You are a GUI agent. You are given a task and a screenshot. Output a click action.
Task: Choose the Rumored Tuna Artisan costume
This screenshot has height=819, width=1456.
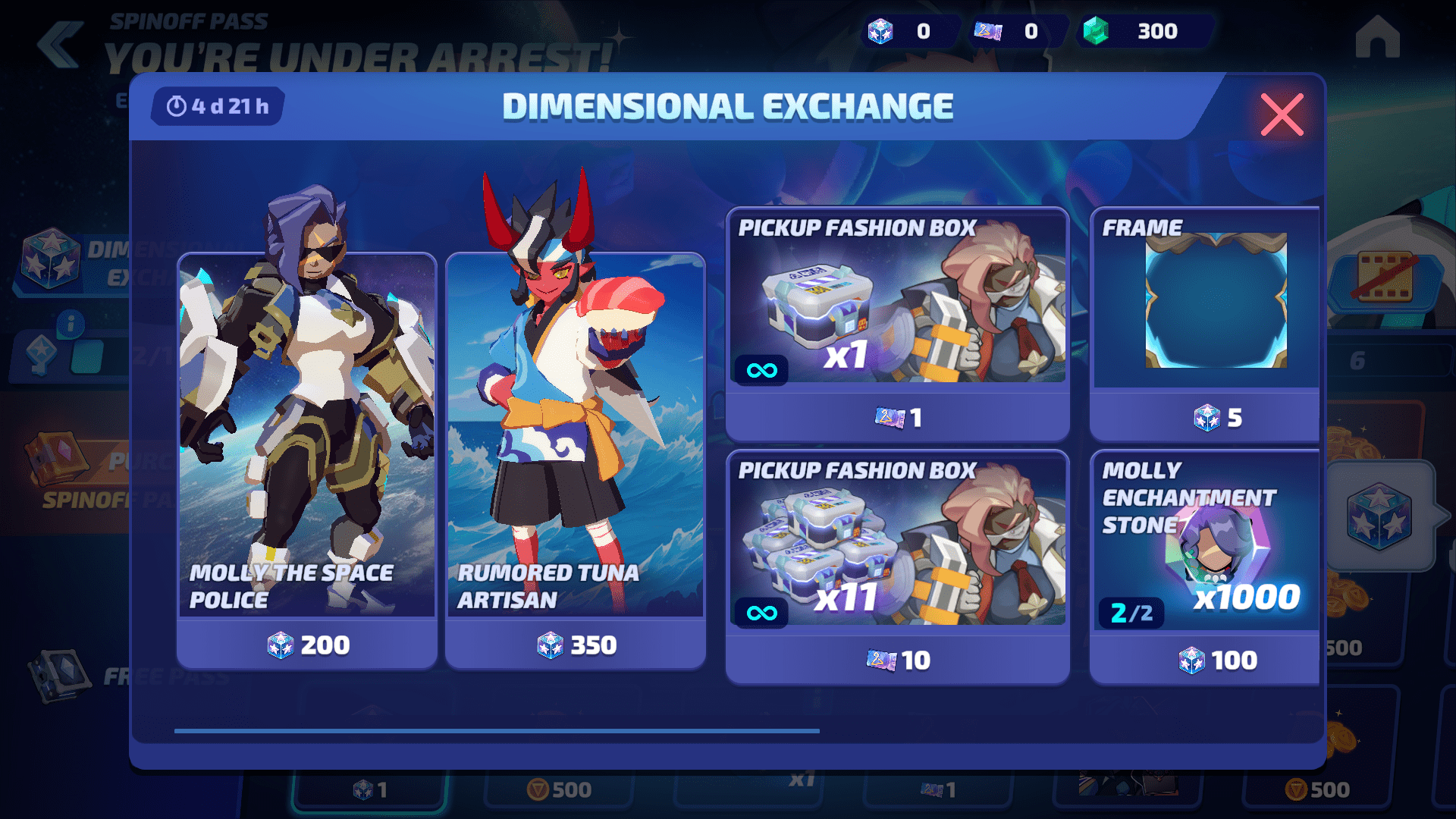(x=576, y=460)
